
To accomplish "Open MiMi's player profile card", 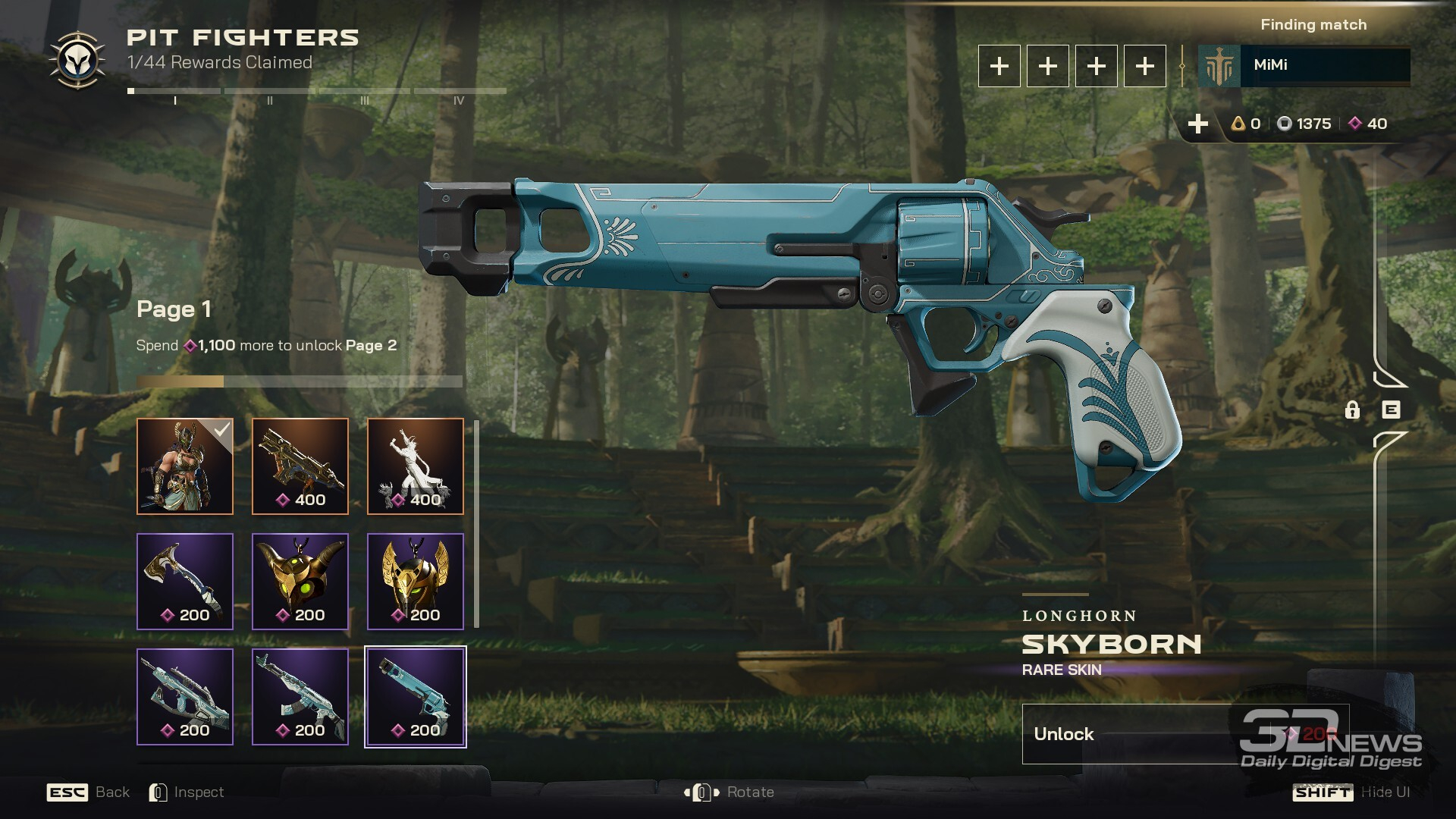I will 1304,66.
